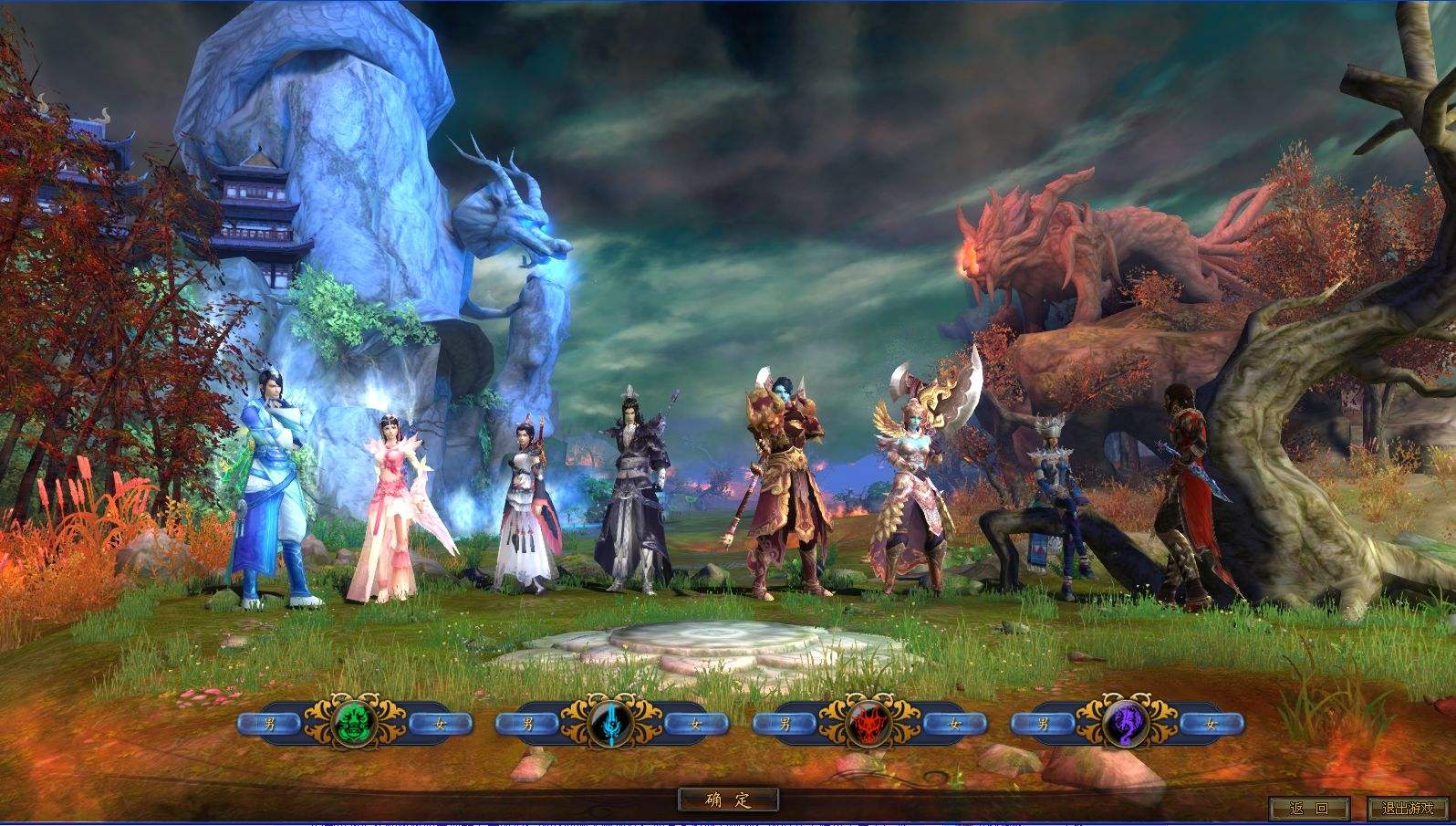Go back using the 返回 button
Screen dimensions: 1456x826
[1308, 808]
